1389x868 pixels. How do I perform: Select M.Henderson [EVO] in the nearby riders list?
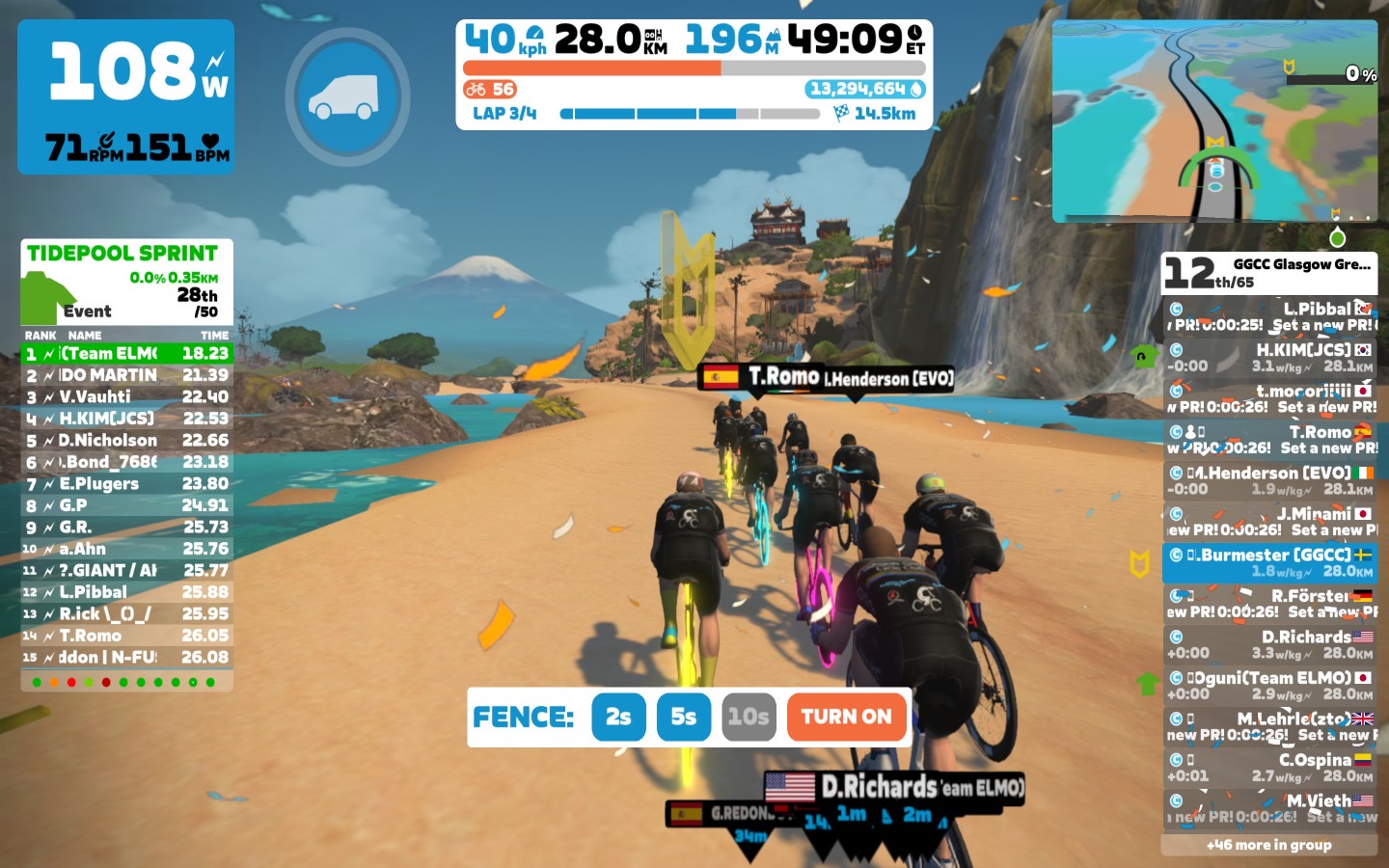1269,480
